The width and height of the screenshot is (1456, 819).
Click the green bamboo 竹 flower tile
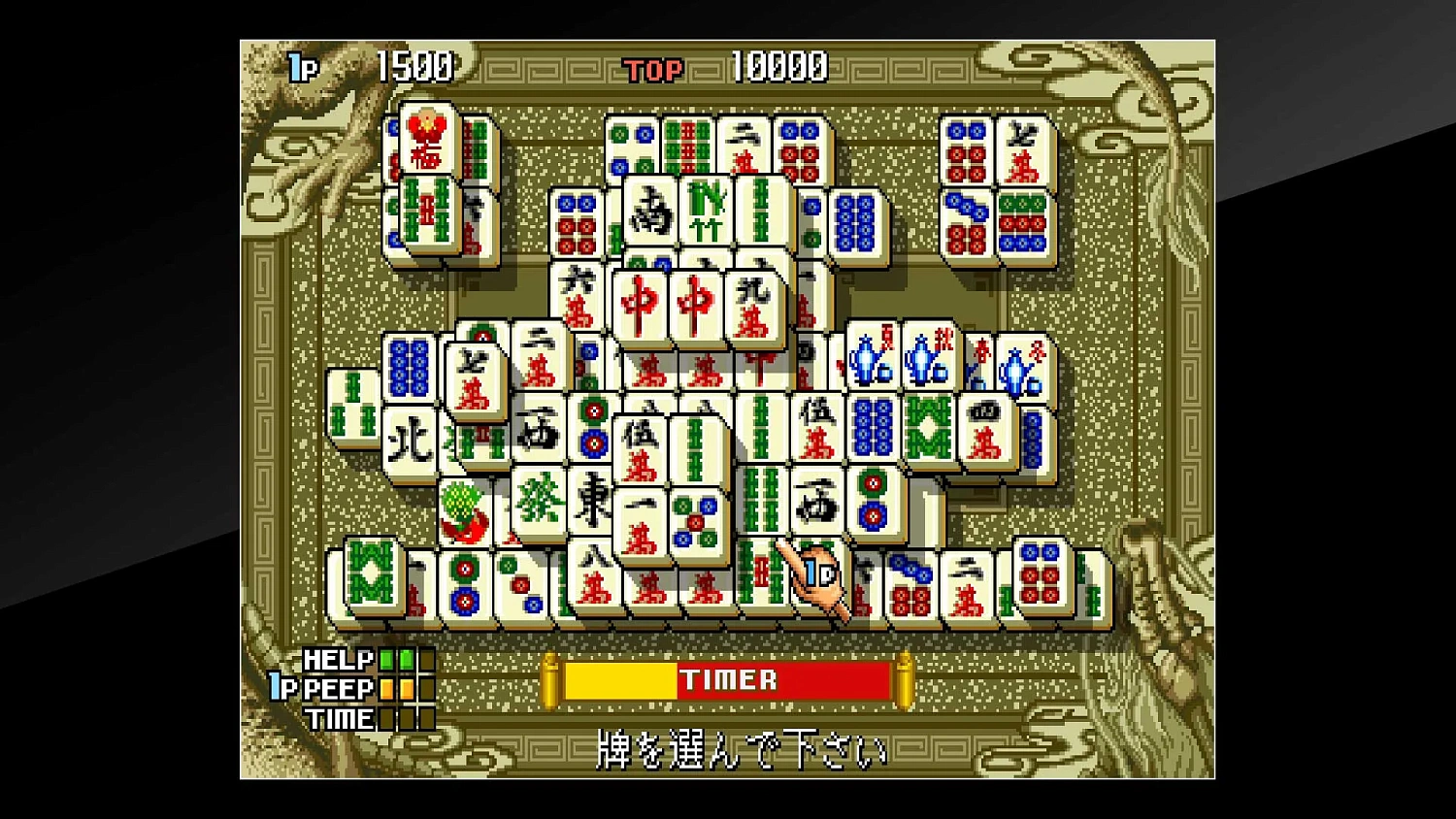[706, 209]
